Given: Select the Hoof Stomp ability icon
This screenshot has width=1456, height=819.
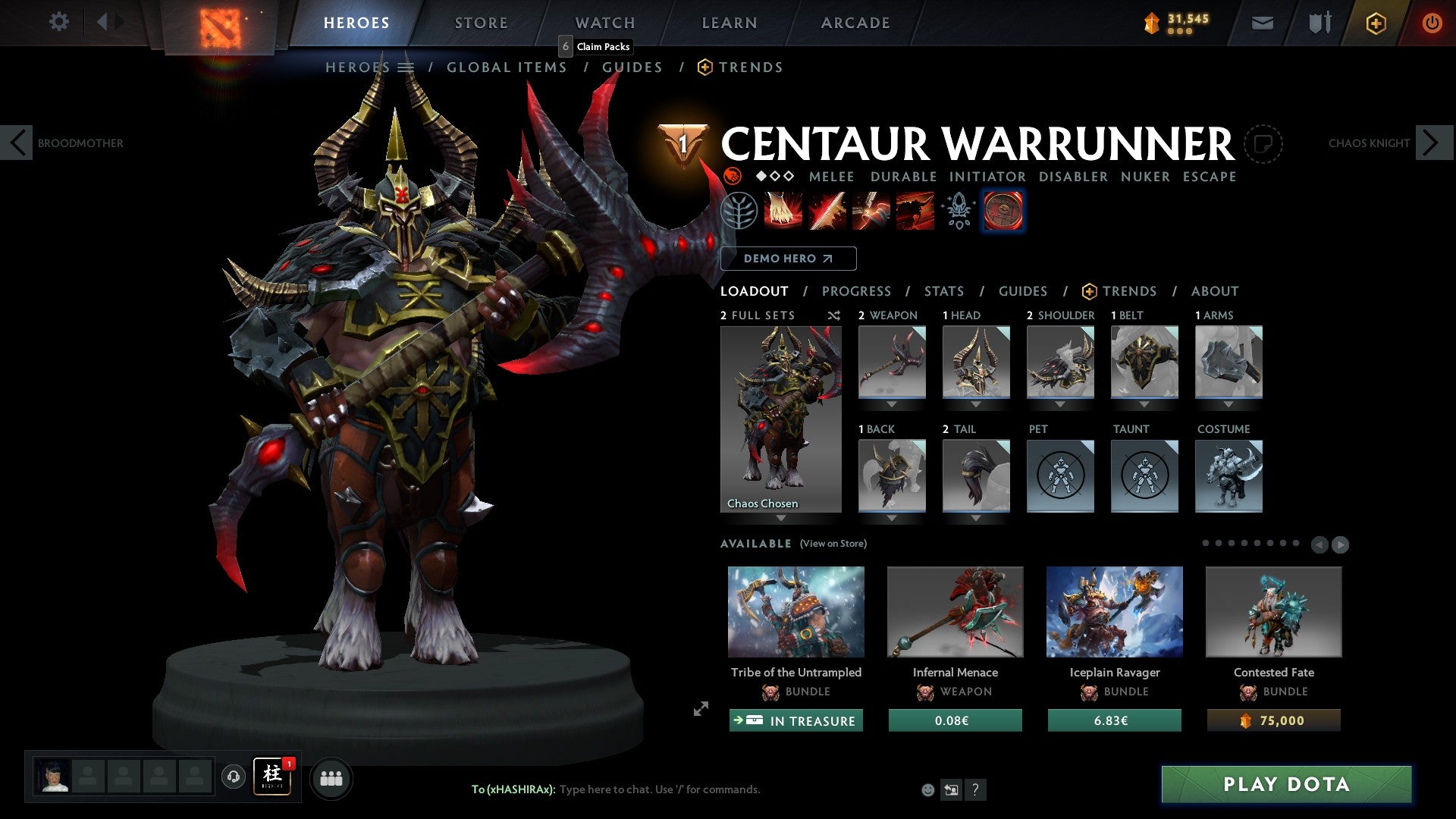Looking at the screenshot, I should click(x=783, y=211).
